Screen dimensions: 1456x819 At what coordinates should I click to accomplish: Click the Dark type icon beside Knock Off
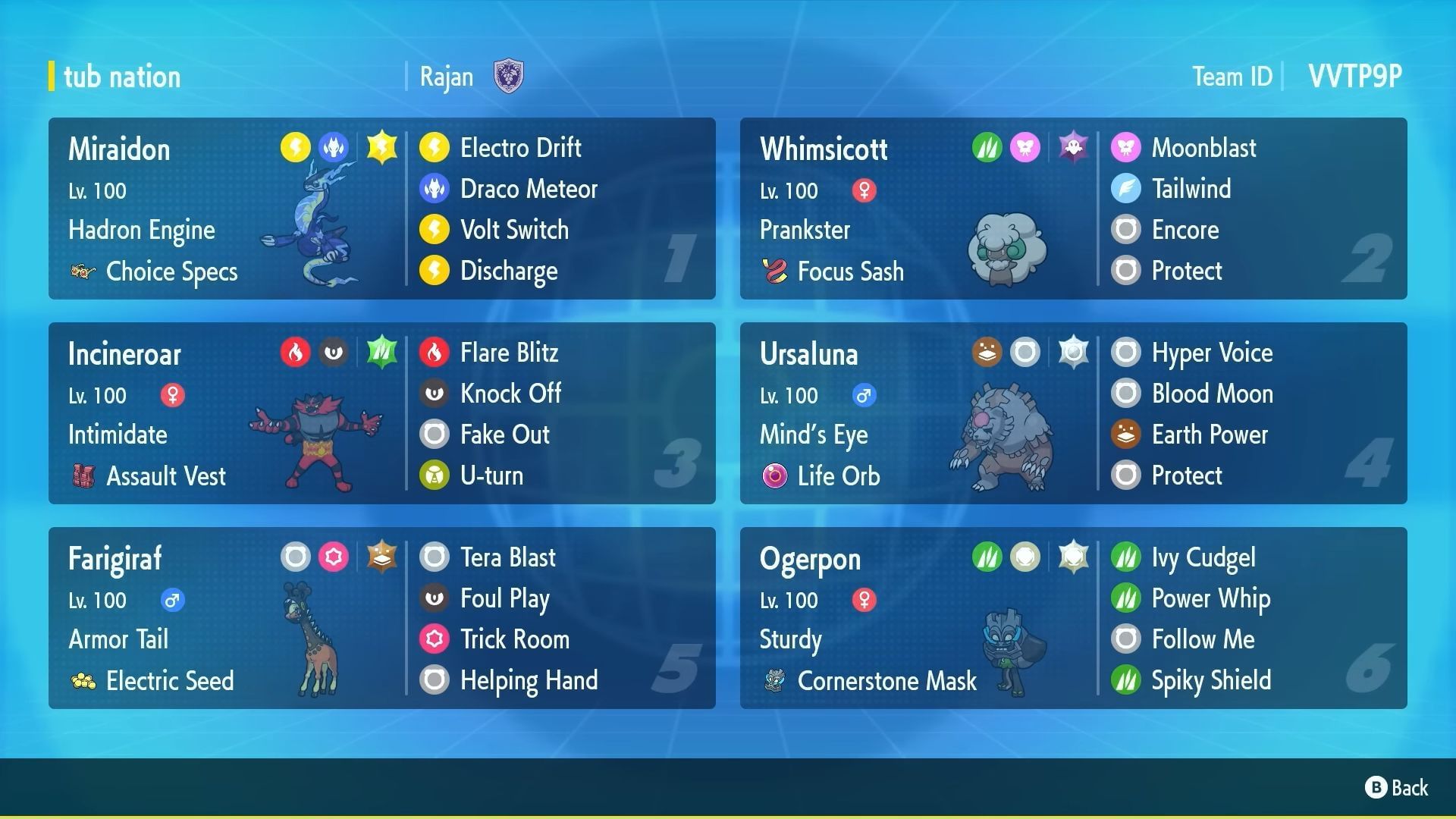435,394
